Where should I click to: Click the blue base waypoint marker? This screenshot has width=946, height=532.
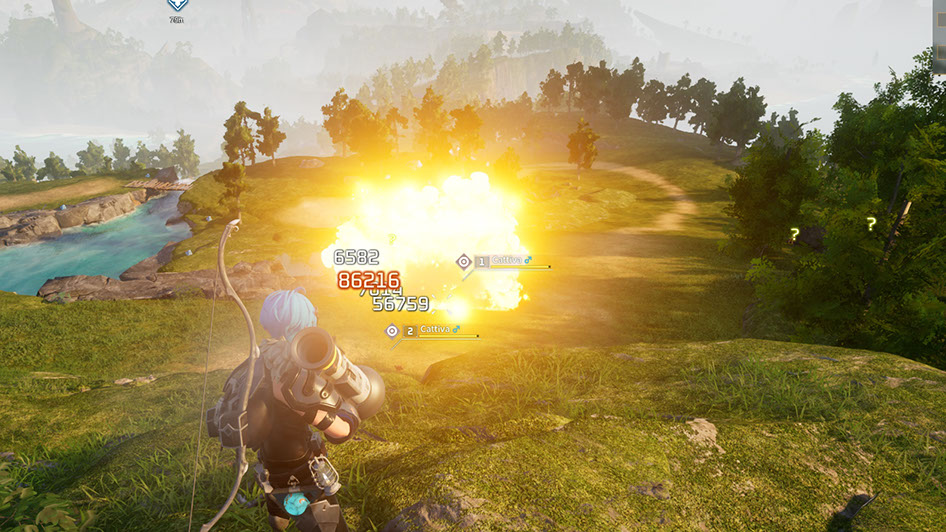(177, 5)
